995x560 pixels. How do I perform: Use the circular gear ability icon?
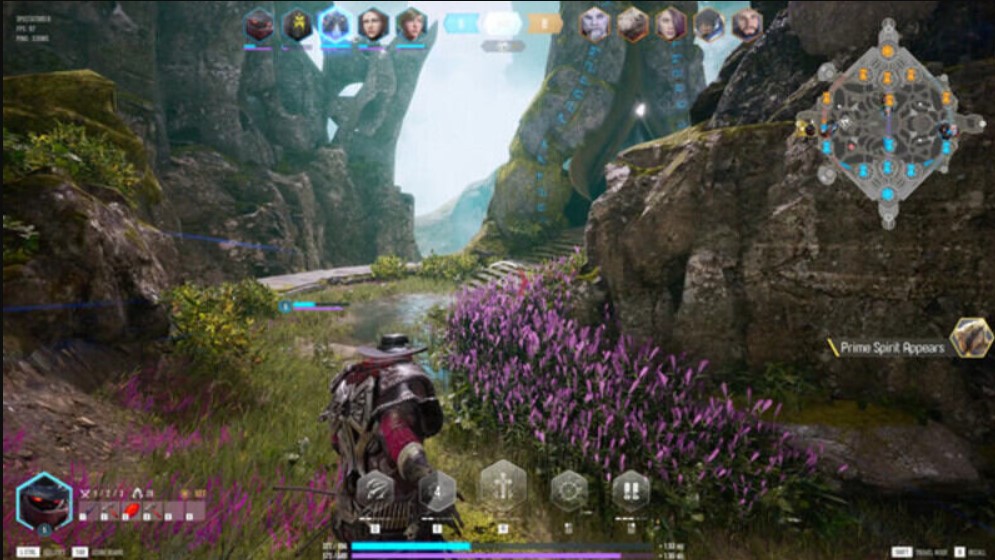pyautogui.click(x=570, y=491)
